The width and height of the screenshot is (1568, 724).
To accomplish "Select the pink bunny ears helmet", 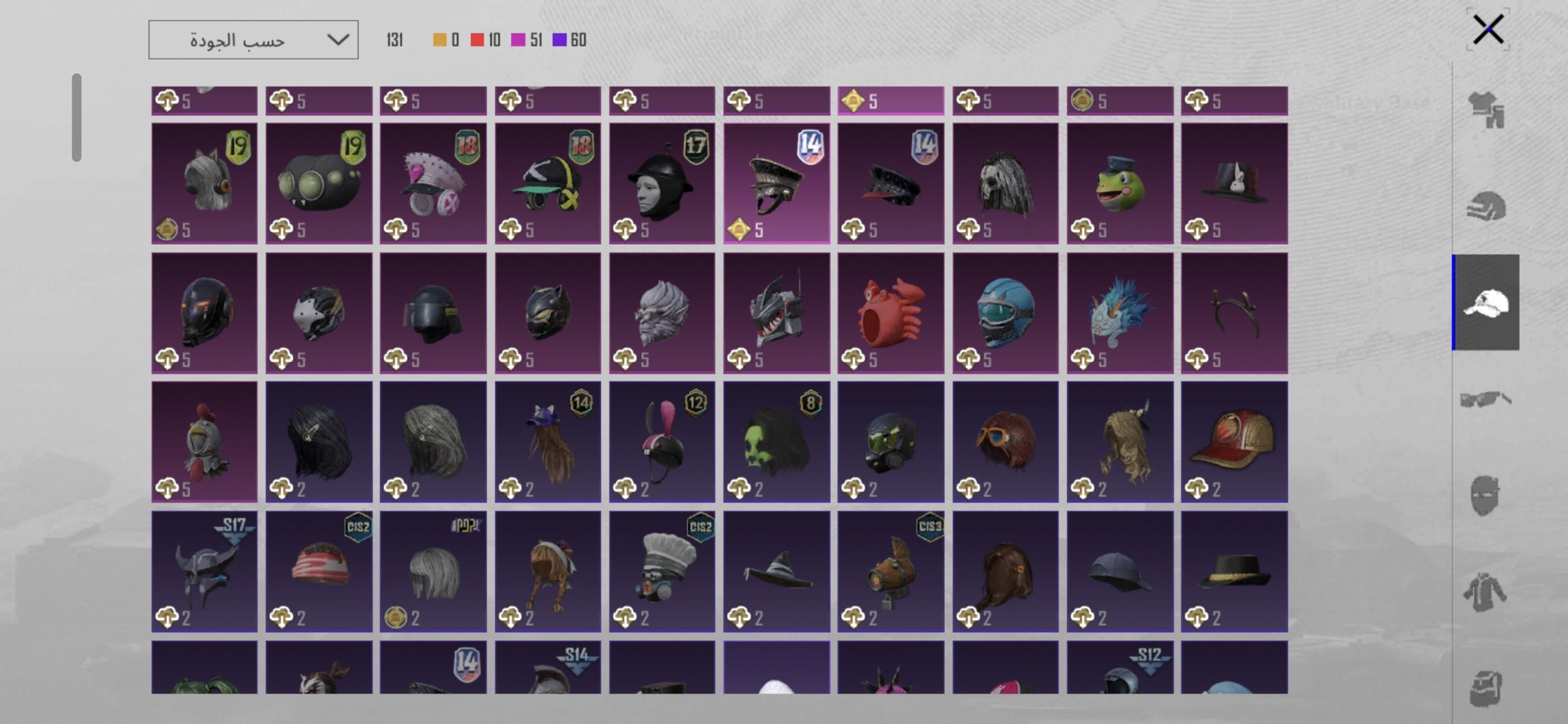I will coord(662,442).
